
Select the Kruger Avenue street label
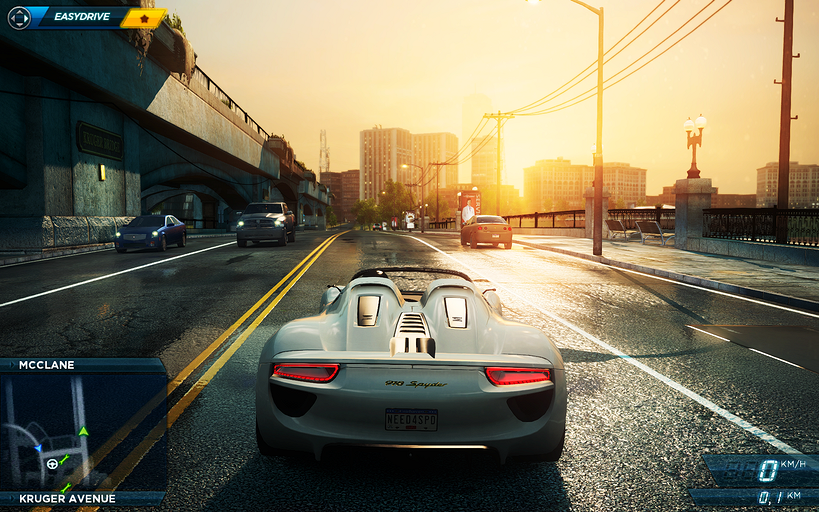(67, 498)
